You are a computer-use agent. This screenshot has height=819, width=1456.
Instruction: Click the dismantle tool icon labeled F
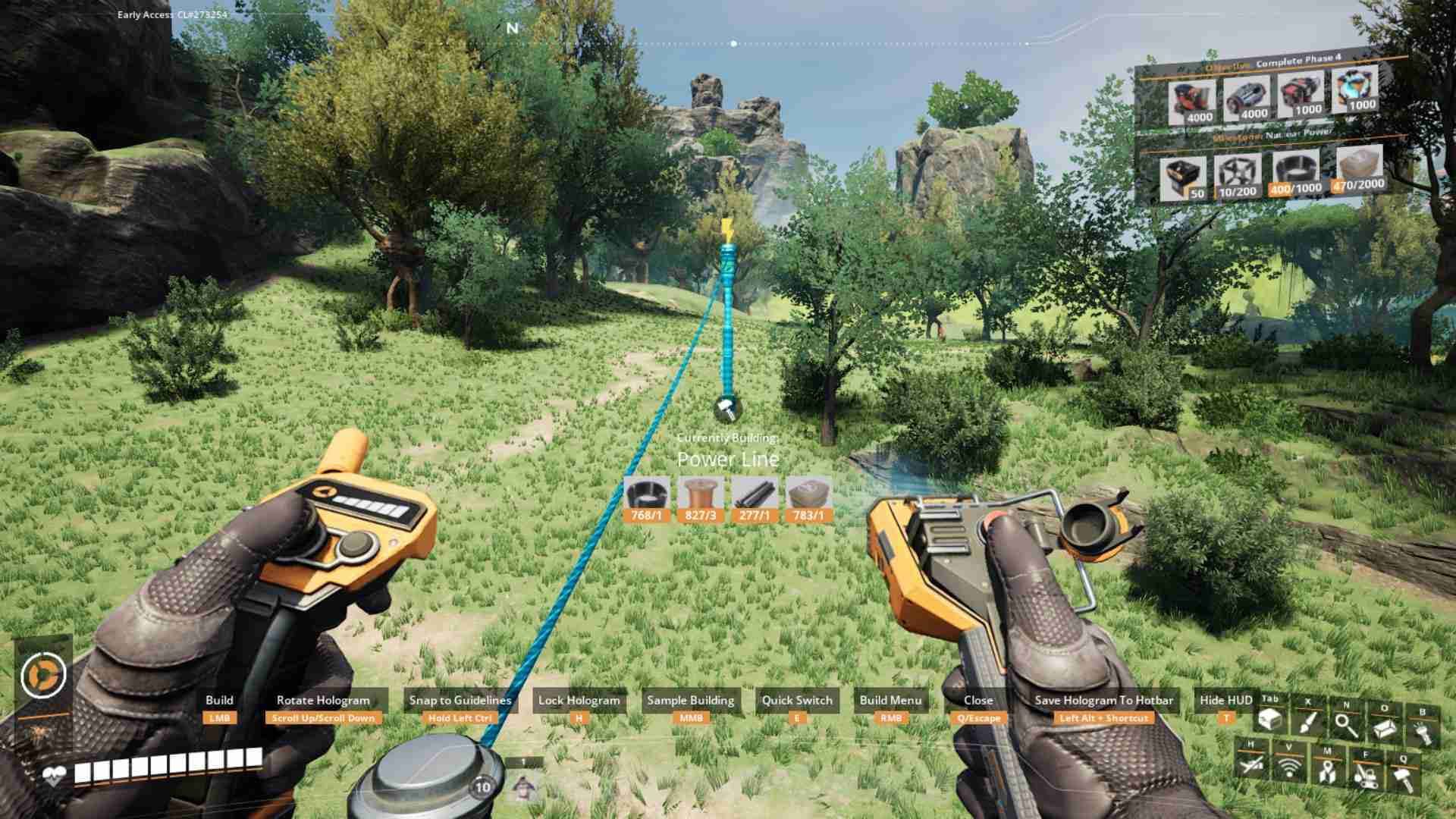click(x=1367, y=775)
